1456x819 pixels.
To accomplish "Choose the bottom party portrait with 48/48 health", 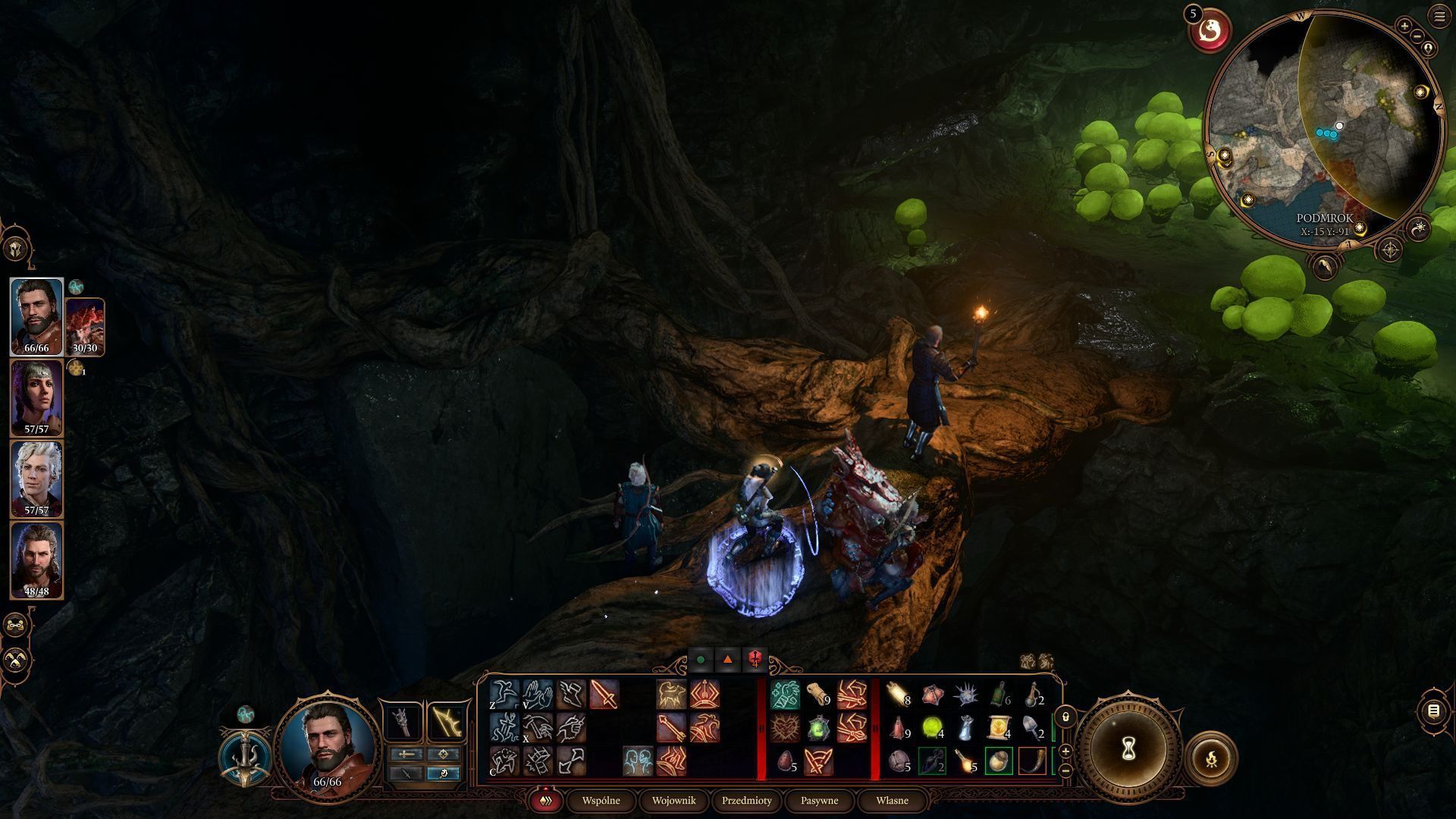I will 36,560.
